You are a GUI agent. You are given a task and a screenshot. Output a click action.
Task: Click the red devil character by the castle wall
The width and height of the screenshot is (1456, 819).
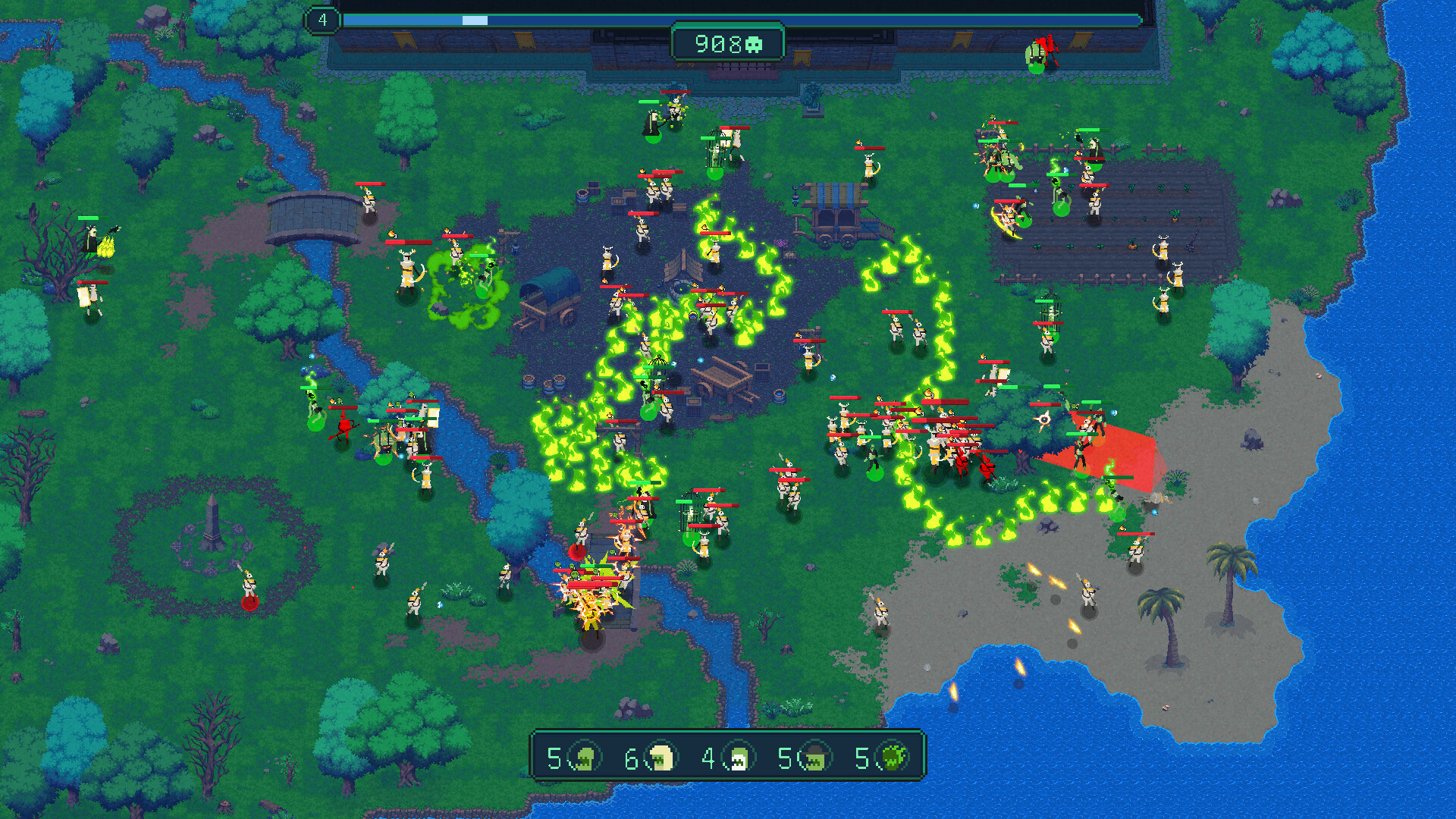(1050, 44)
